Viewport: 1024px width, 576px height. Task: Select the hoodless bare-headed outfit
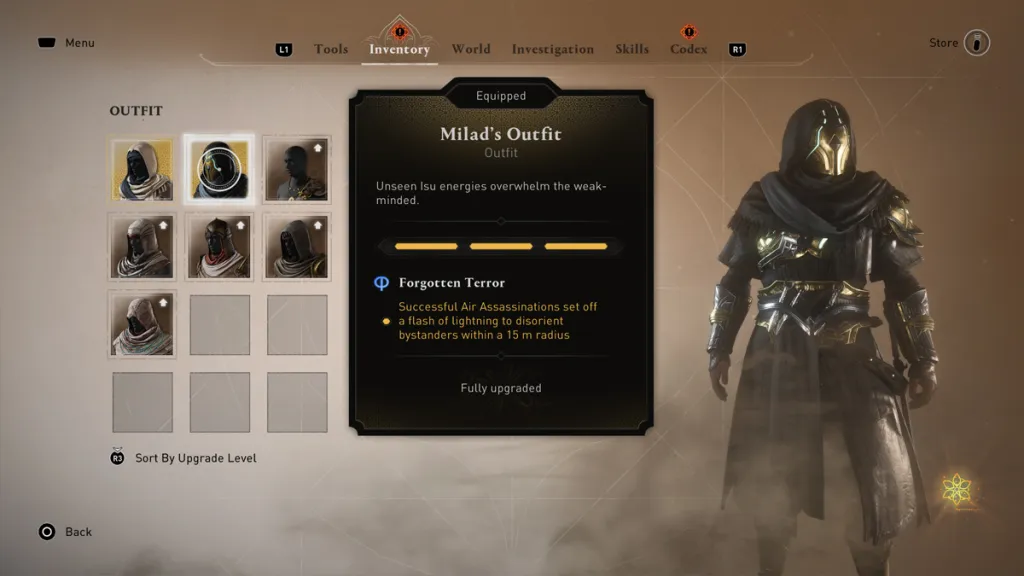tap(297, 169)
